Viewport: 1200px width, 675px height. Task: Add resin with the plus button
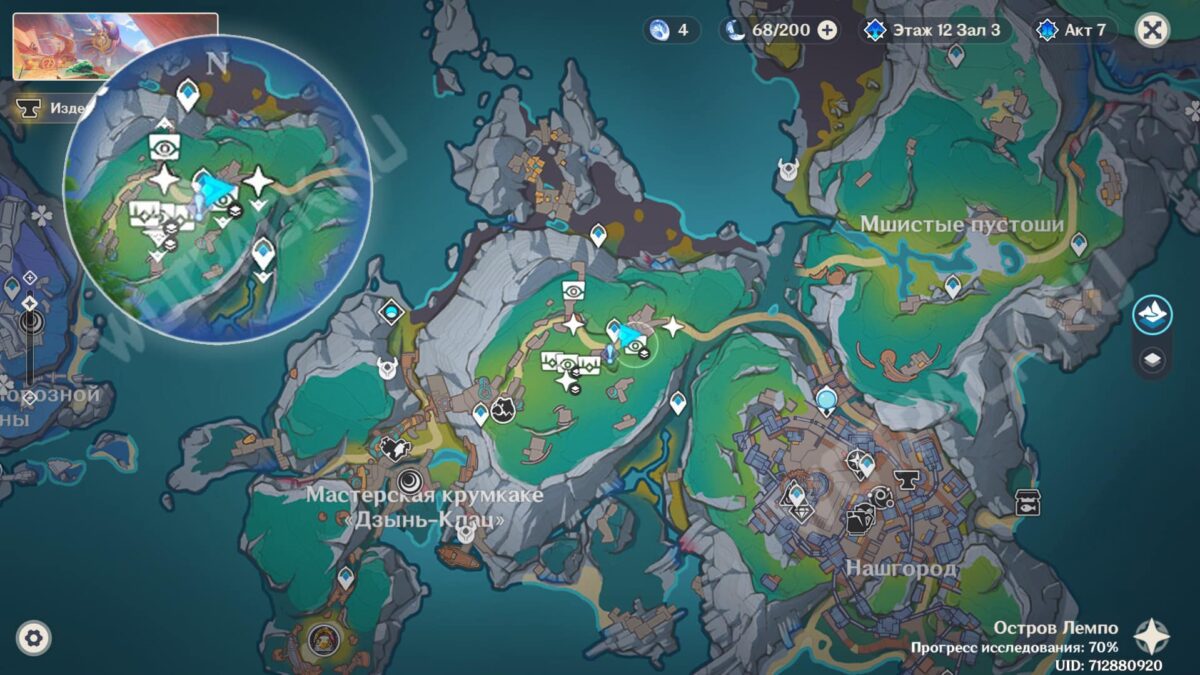click(x=827, y=30)
